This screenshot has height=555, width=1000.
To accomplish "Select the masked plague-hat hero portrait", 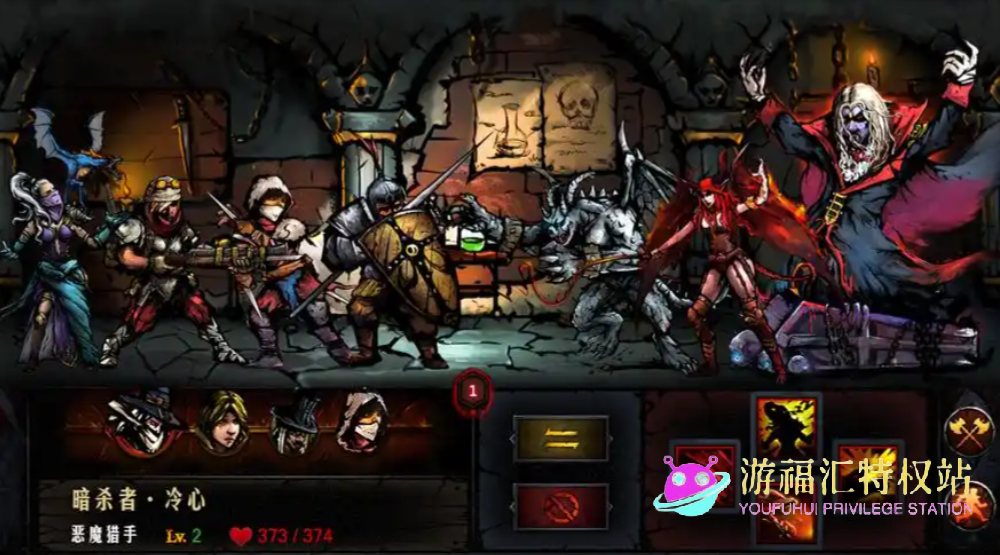I will (143, 420).
